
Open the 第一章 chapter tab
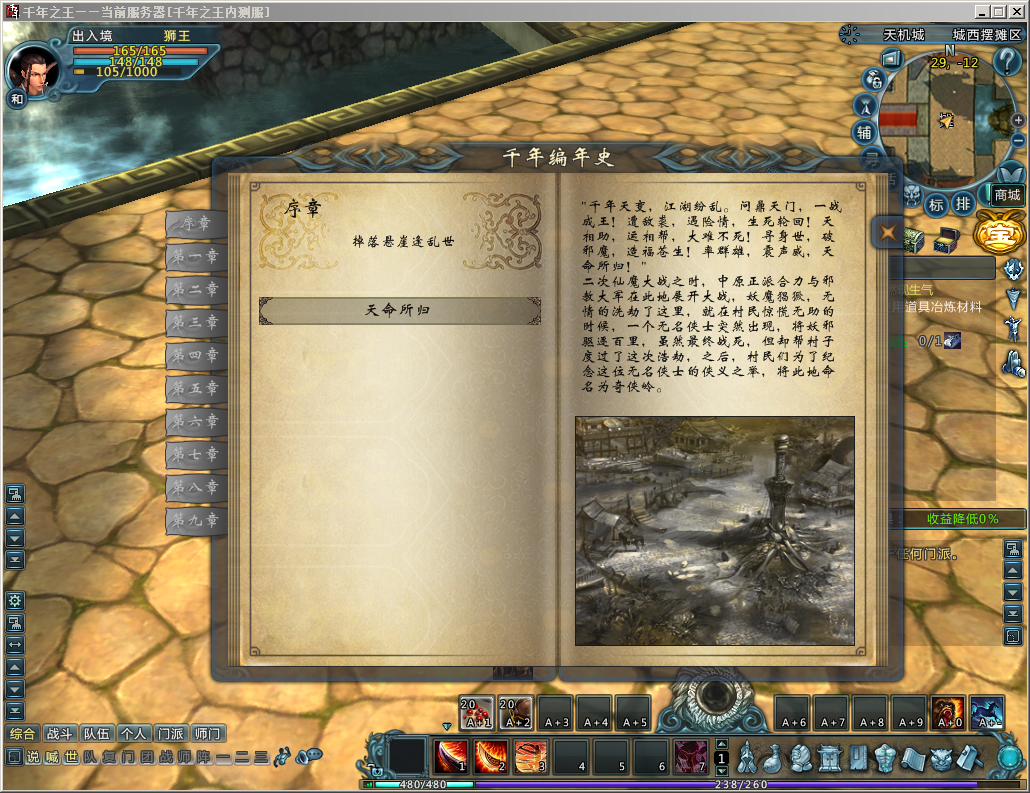point(194,257)
